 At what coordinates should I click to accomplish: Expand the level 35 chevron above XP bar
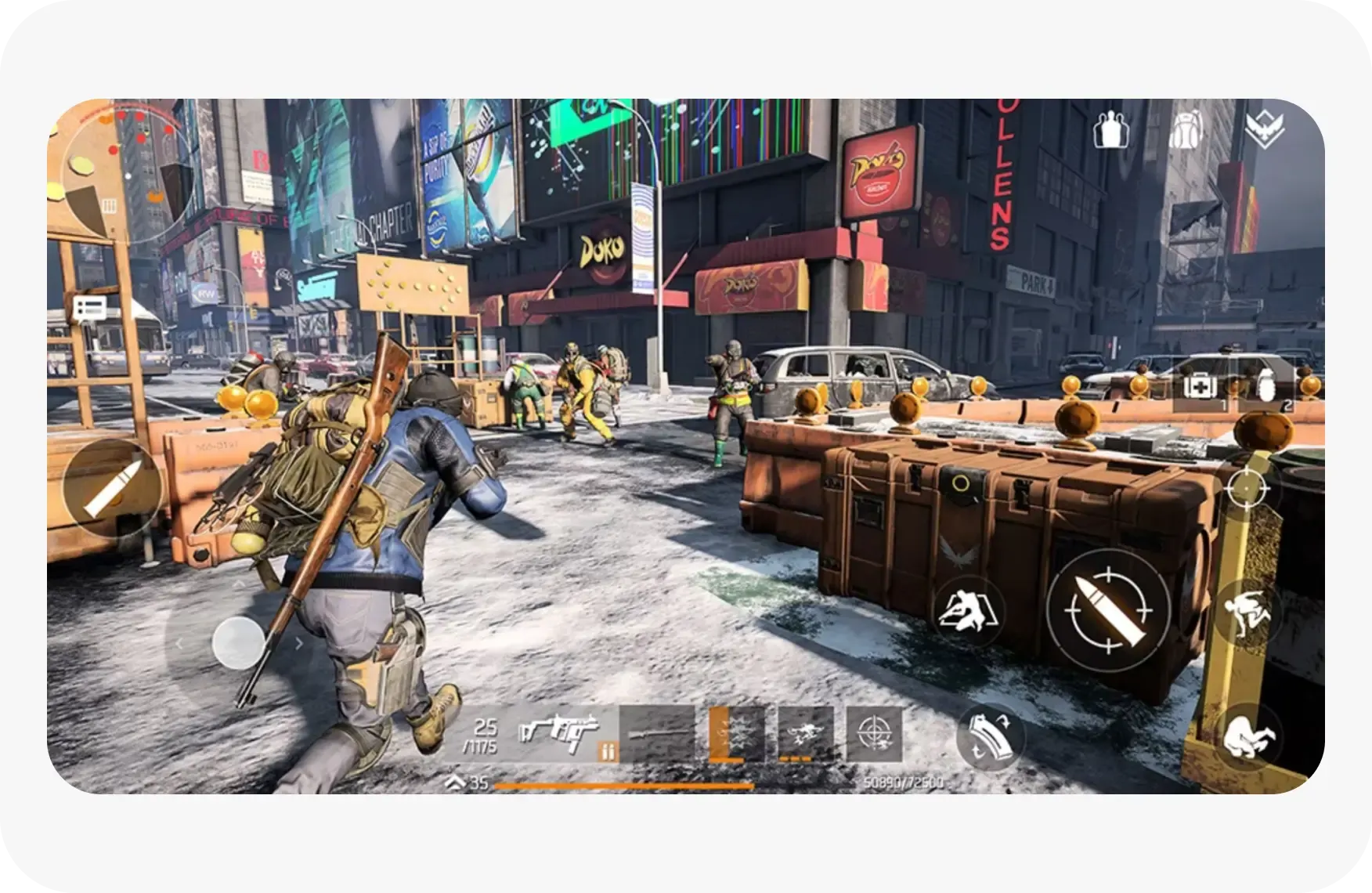coord(457,781)
